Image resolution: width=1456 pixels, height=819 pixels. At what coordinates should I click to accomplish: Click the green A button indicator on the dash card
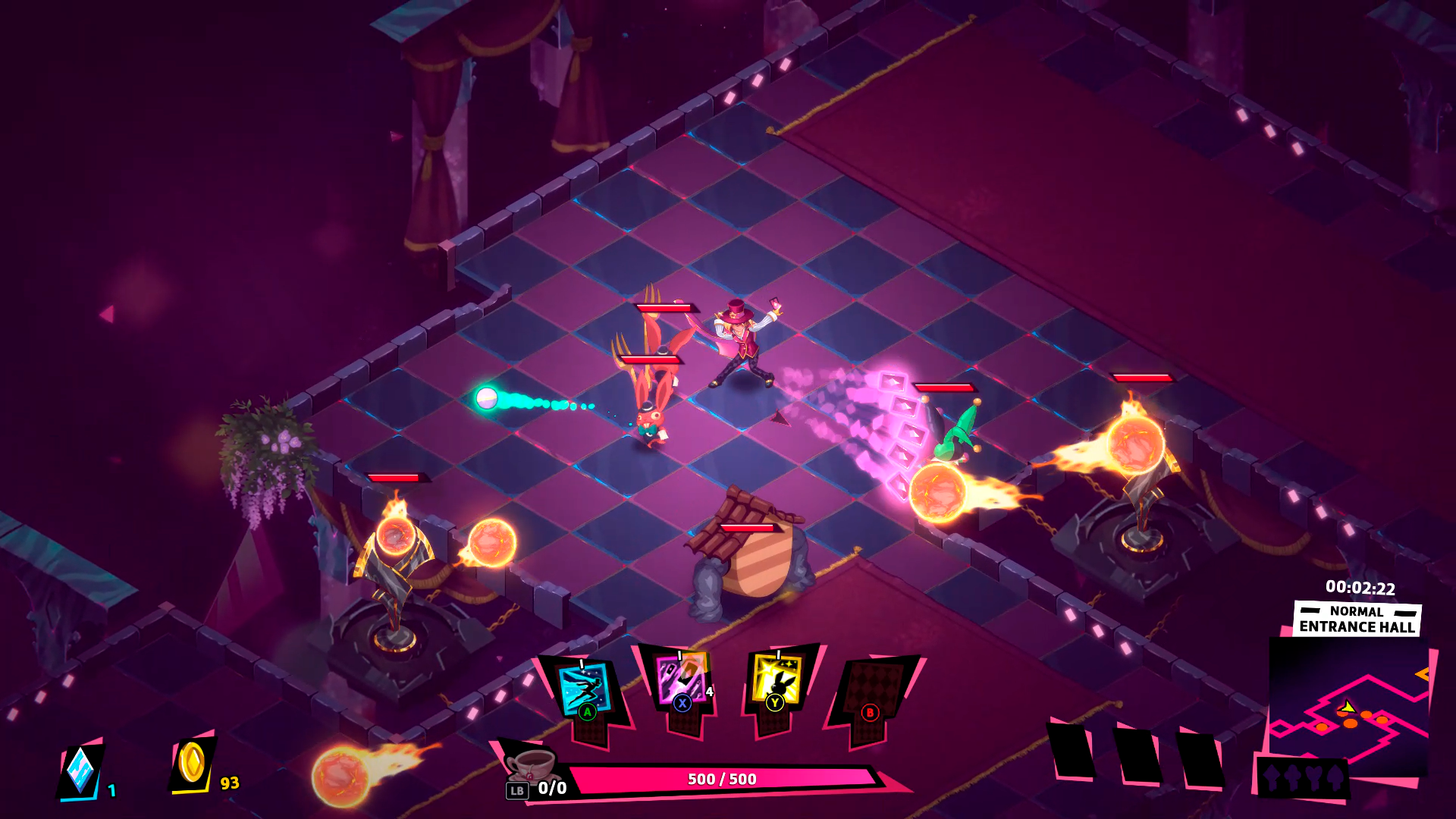588,713
